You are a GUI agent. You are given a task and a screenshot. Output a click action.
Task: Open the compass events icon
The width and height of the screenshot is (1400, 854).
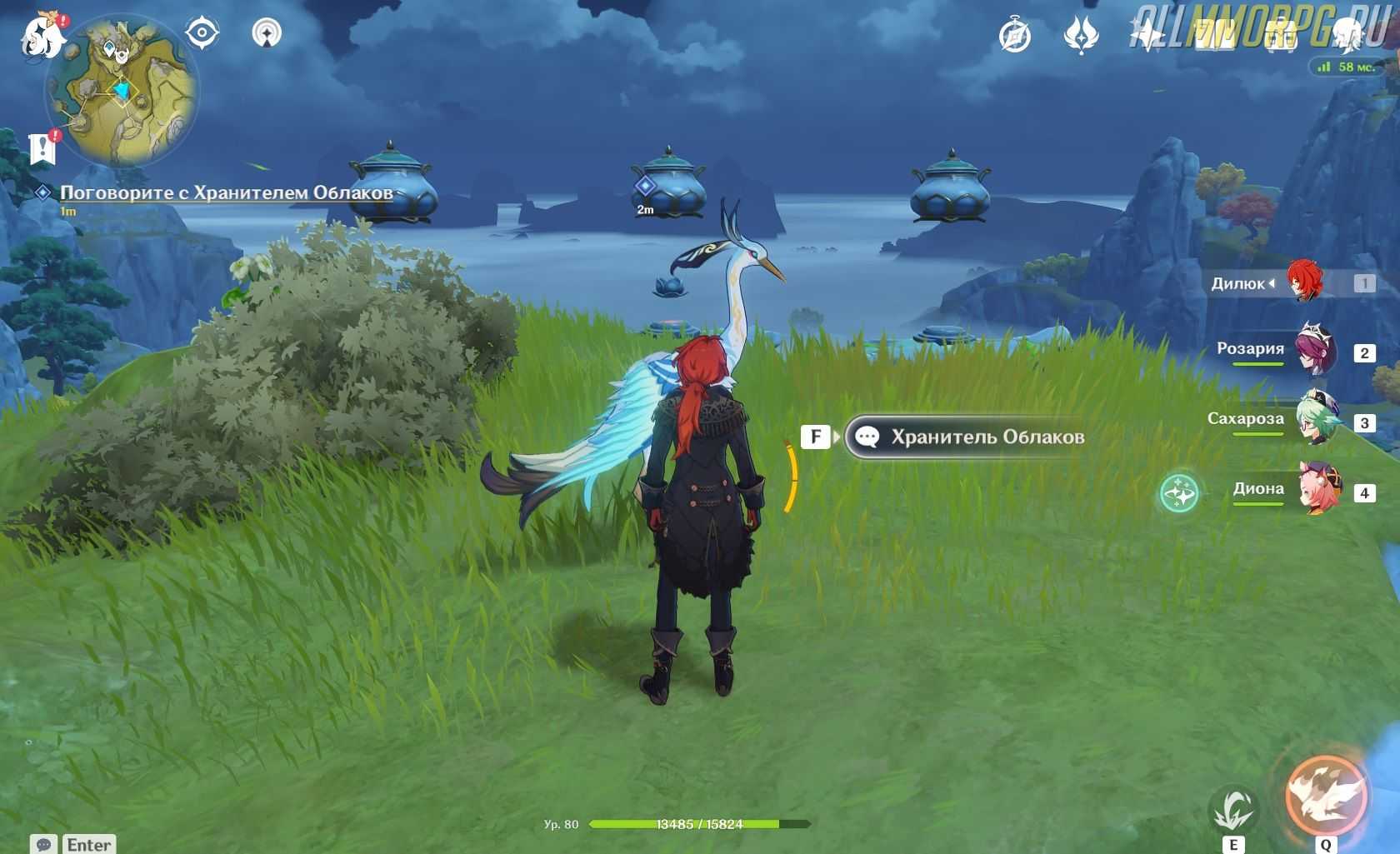pyautogui.click(x=1015, y=37)
